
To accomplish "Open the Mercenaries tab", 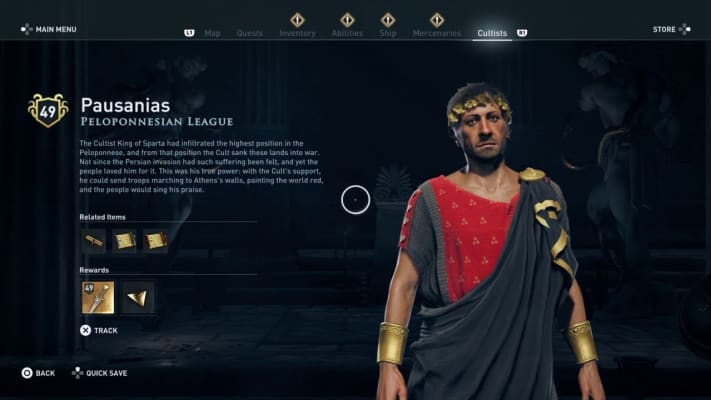I will click(x=437, y=33).
